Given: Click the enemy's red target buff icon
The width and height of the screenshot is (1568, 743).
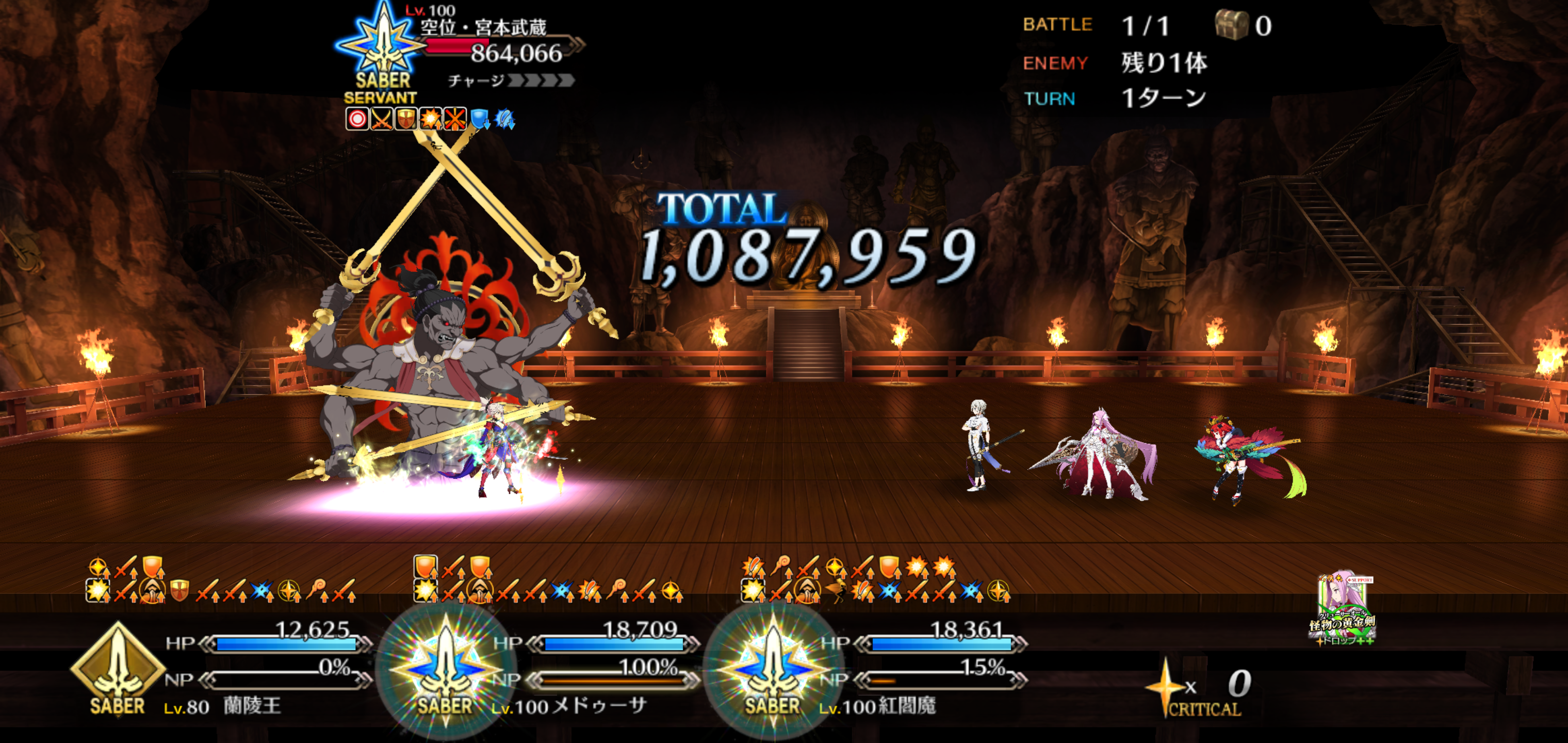Looking at the screenshot, I should (357, 119).
